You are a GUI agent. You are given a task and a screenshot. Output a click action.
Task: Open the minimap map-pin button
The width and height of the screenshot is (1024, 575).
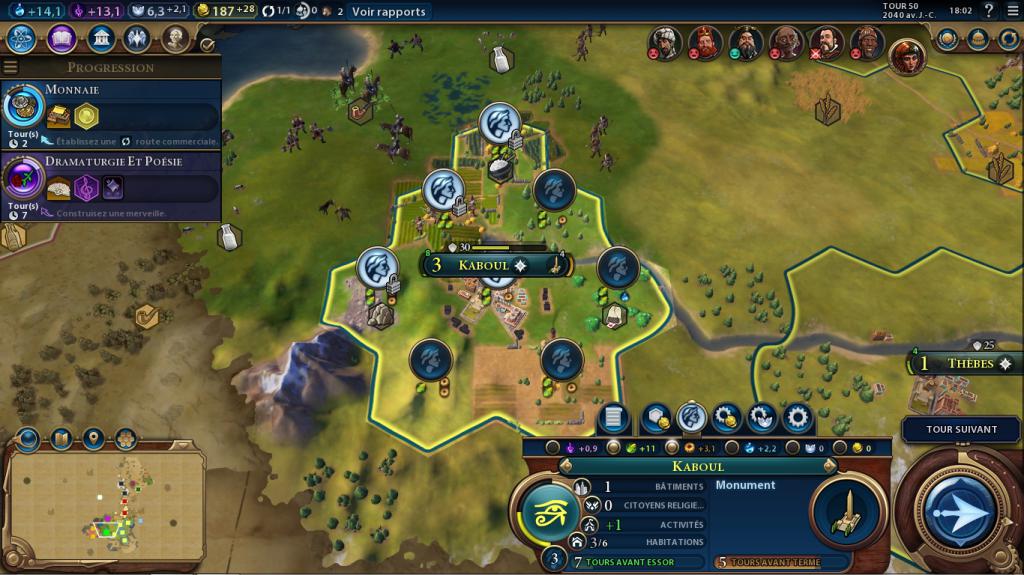pos(93,438)
